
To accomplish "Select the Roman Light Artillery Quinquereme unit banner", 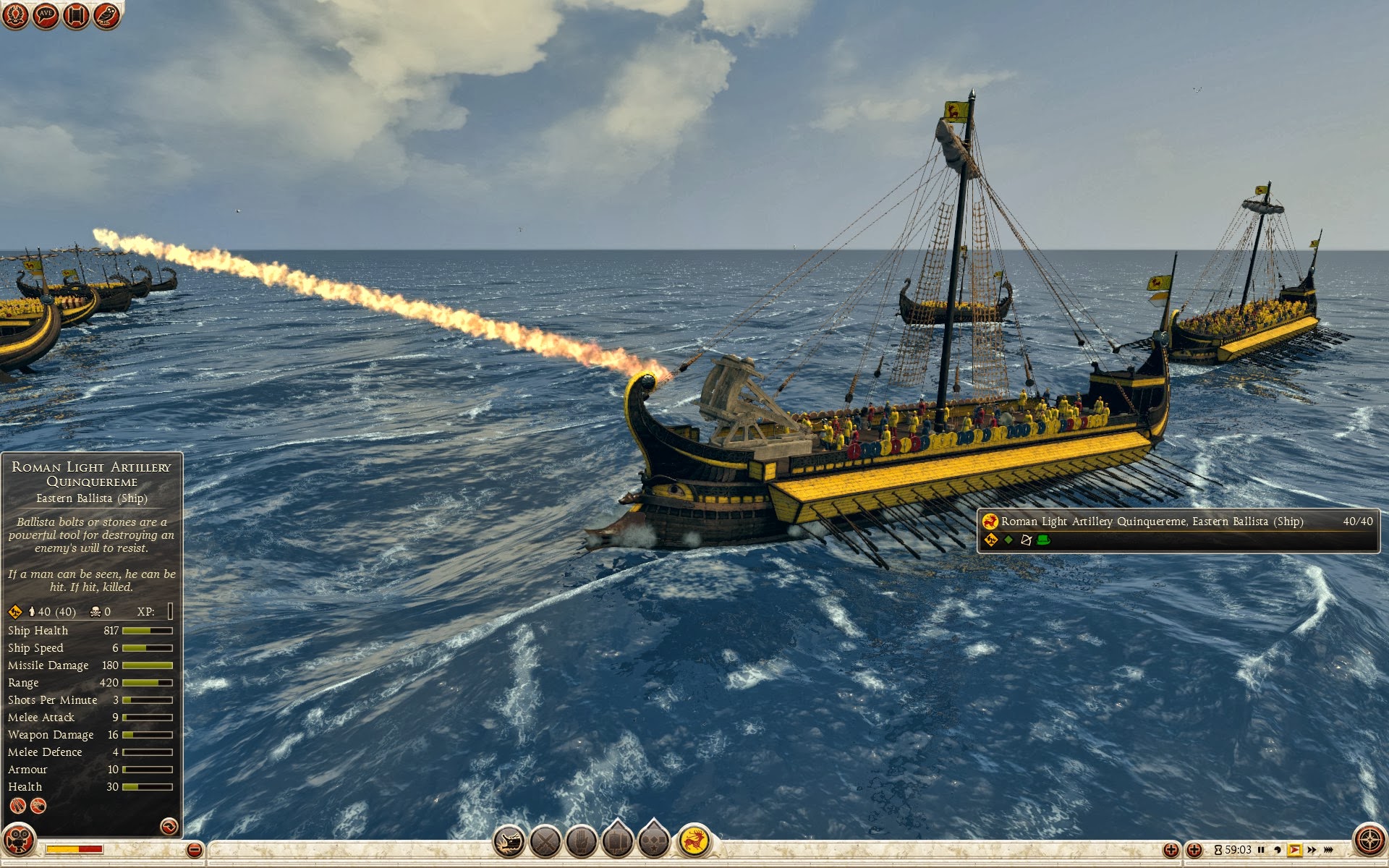I will click(1178, 530).
